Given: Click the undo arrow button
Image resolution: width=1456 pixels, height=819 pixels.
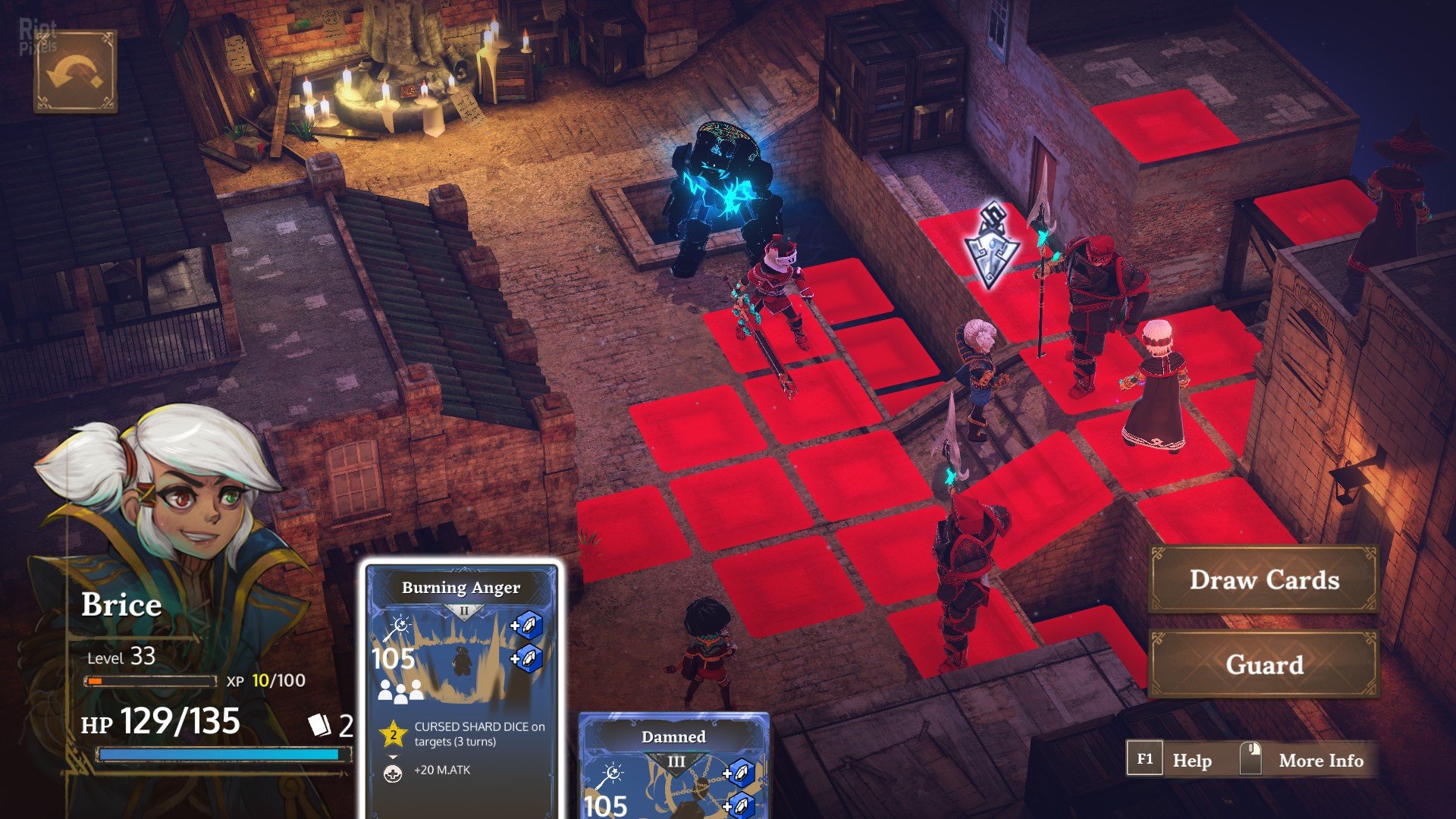Looking at the screenshot, I should [x=75, y=72].
